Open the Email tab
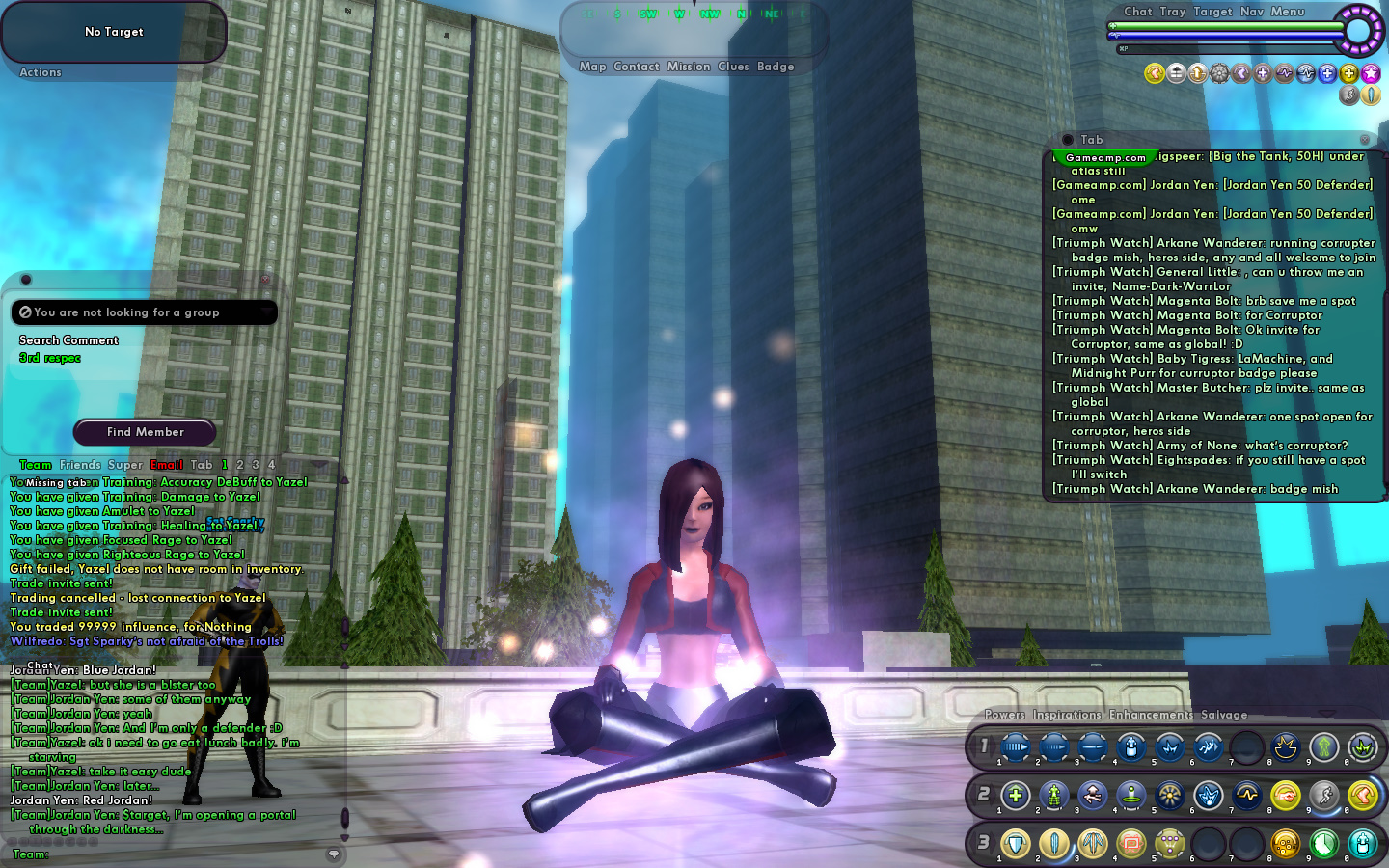The image size is (1389, 868). click(x=167, y=465)
